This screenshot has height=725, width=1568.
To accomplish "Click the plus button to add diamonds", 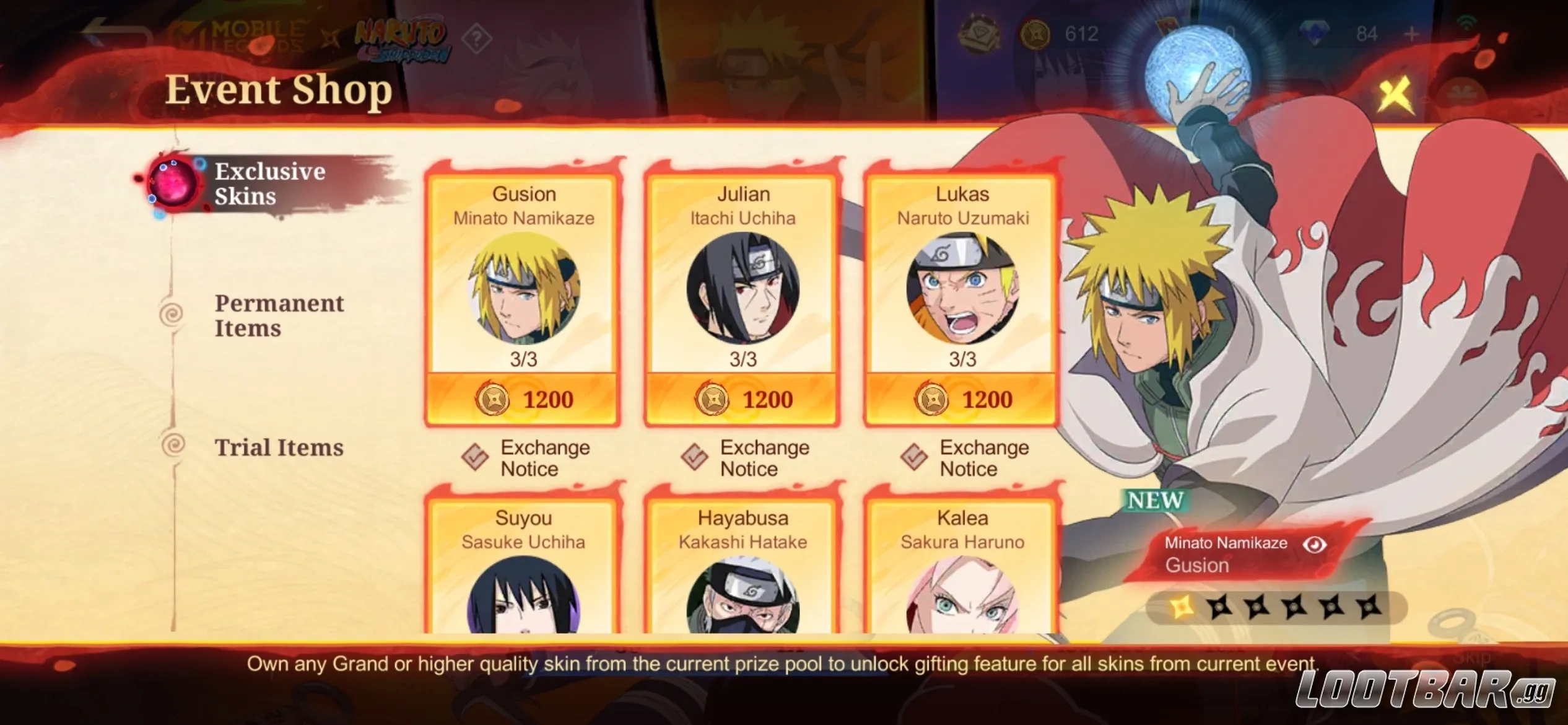I will (x=1412, y=34).
